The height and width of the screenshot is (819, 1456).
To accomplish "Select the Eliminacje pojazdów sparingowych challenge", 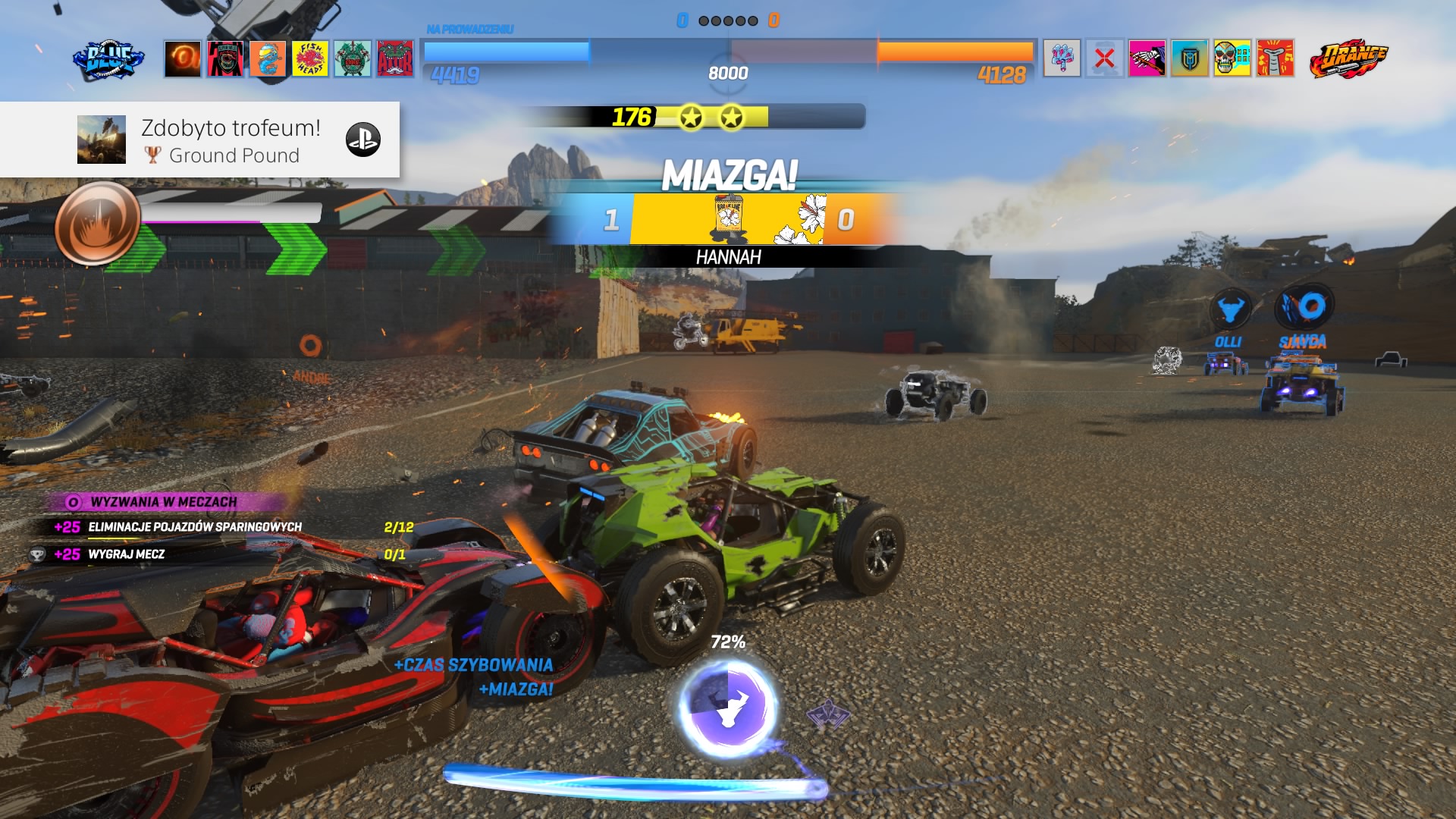I will pos(195,527).
